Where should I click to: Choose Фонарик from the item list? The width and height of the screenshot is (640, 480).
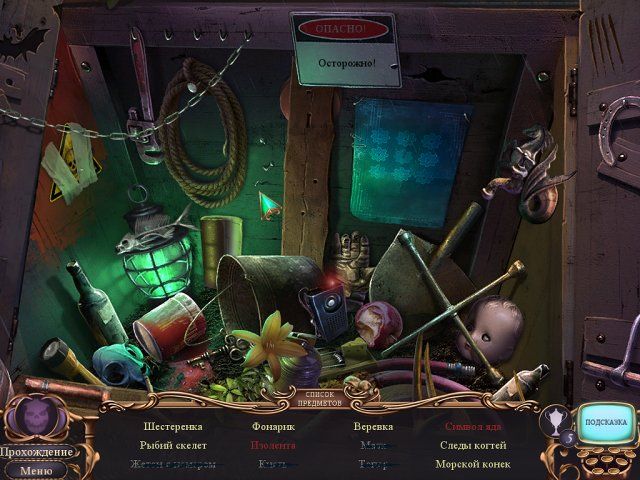(x=273, y=427)
